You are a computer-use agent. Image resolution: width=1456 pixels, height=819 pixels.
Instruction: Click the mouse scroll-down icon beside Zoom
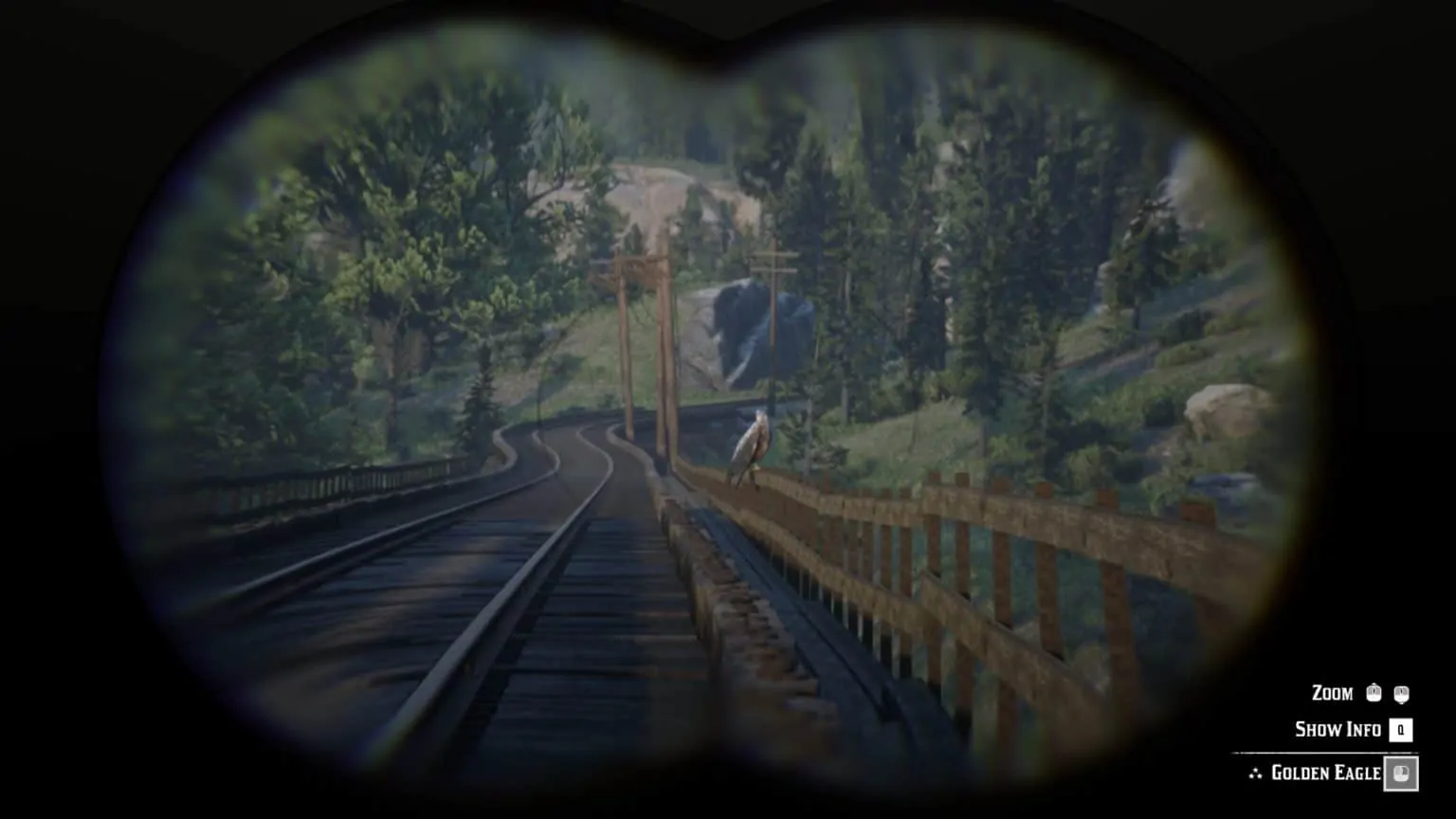[1402, 694]
